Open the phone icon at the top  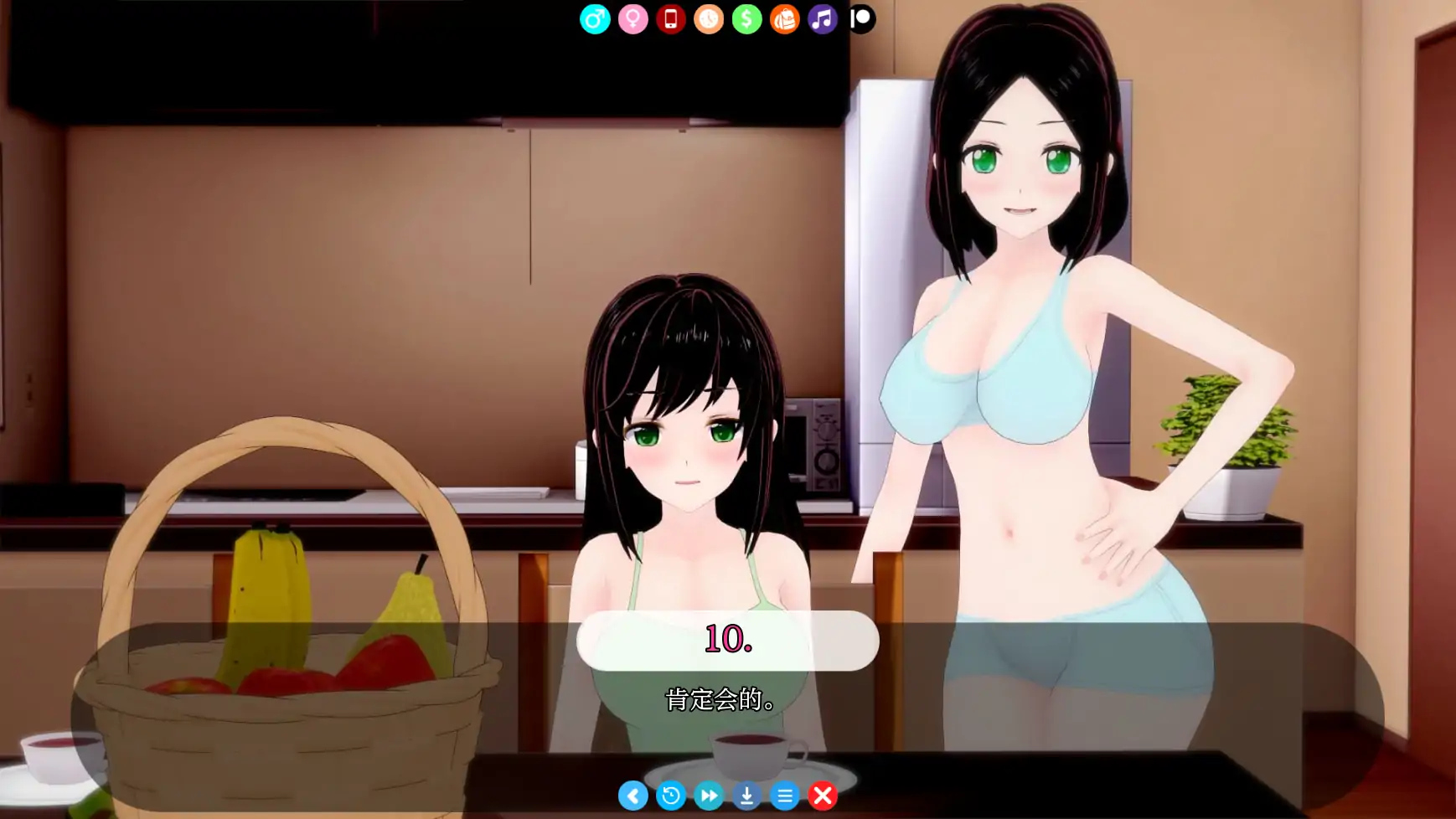tap(670, 18)
